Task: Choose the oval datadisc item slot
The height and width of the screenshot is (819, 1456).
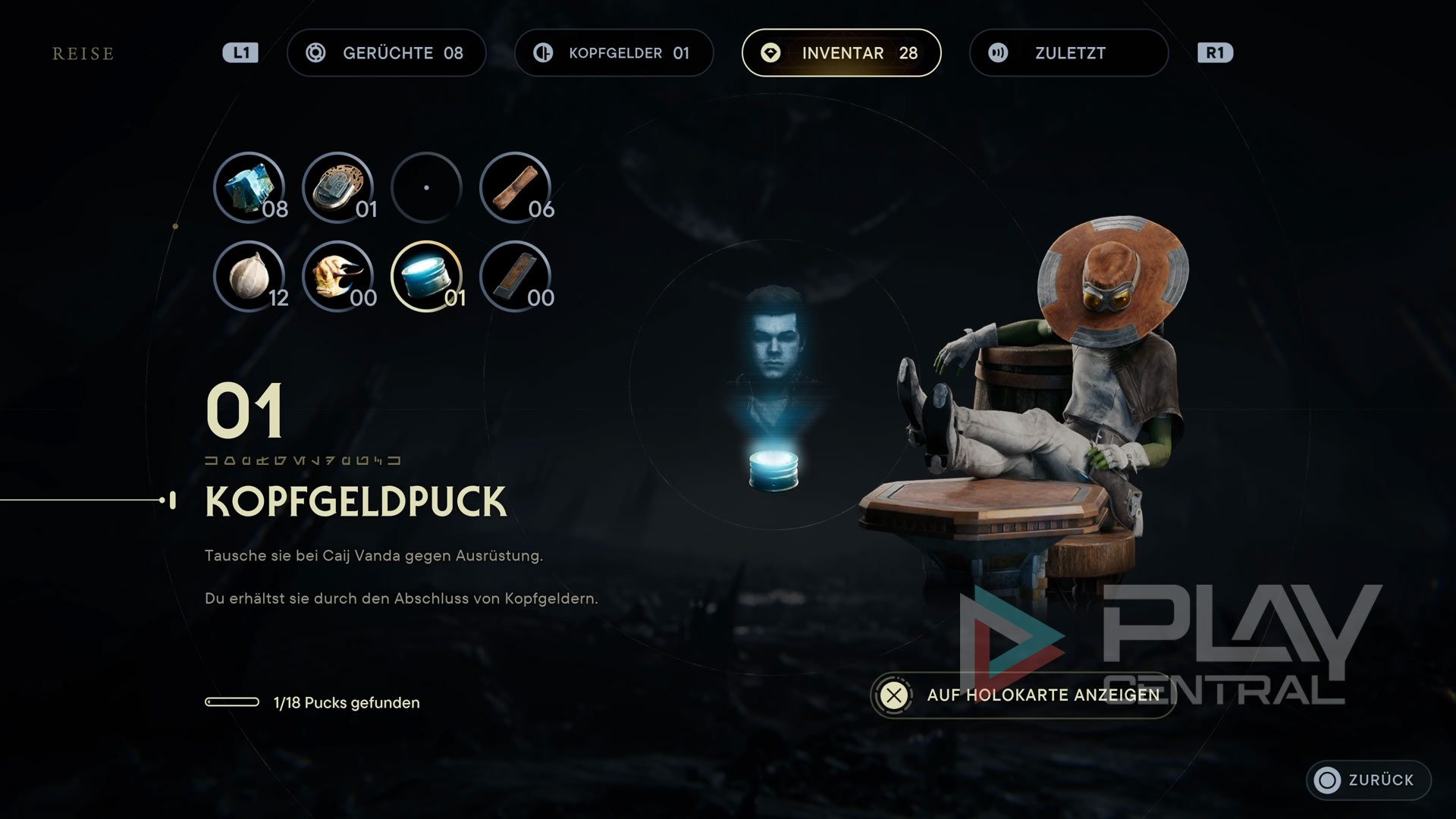Action: pos(338,187)
